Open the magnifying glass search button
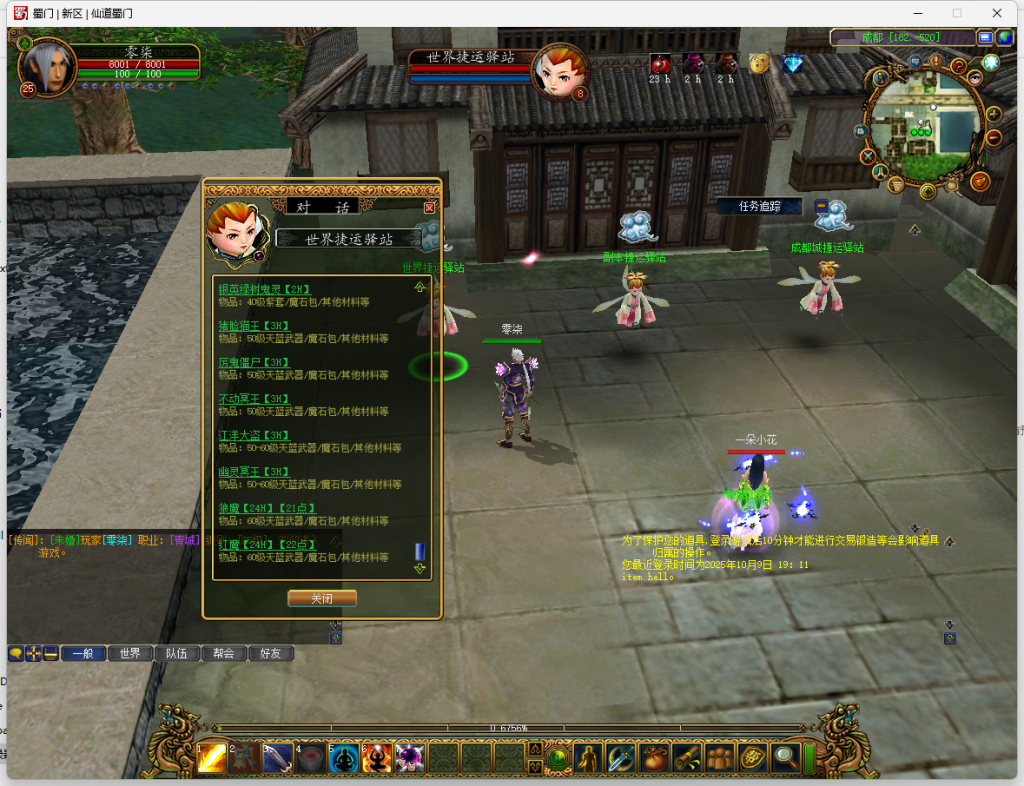1024x786 pixels. coord(786,758)
